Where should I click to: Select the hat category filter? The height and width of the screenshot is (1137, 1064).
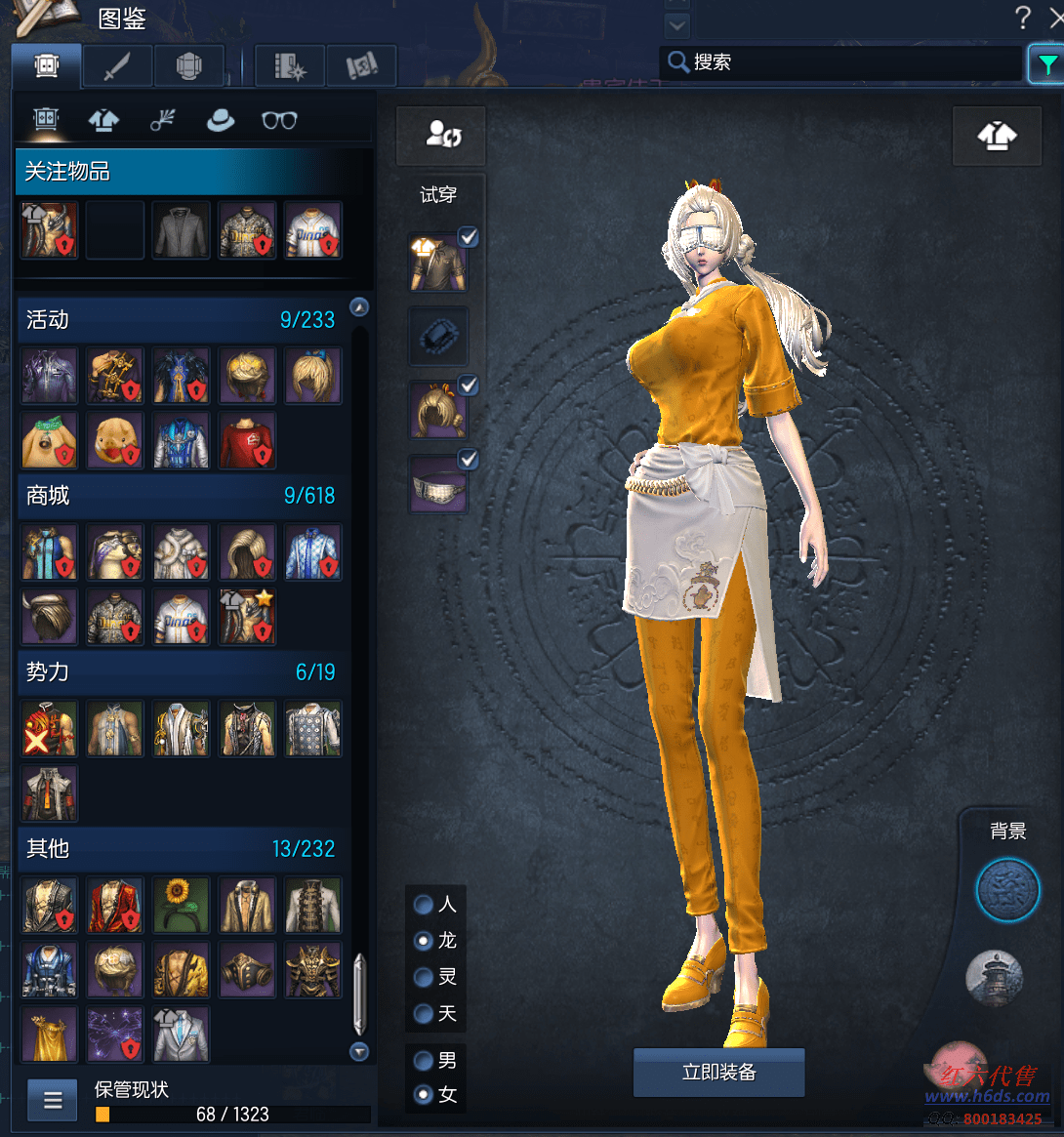(221, 120)
